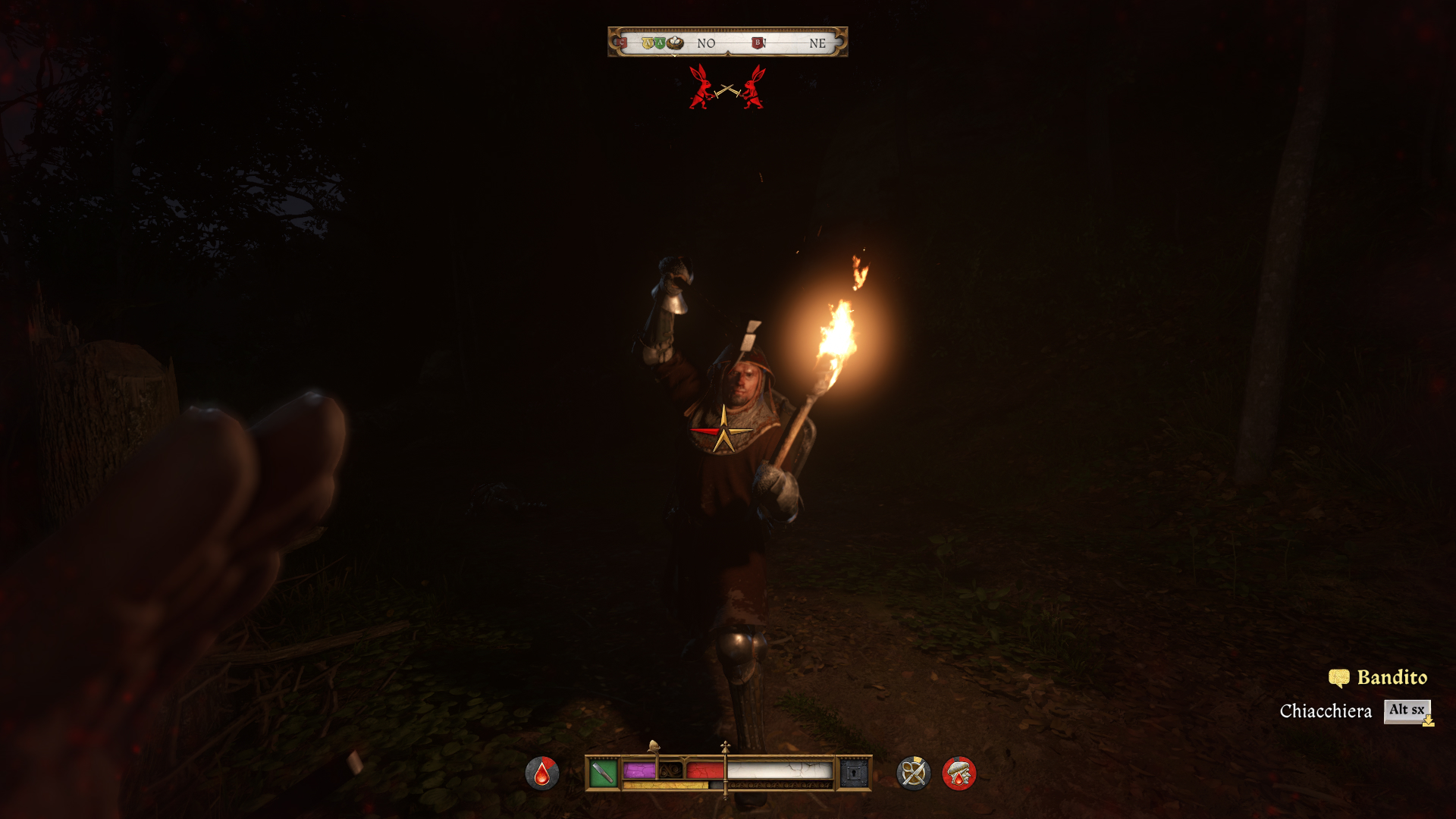Click the red C quest marker
The image size is (1456, 819).
623,43
